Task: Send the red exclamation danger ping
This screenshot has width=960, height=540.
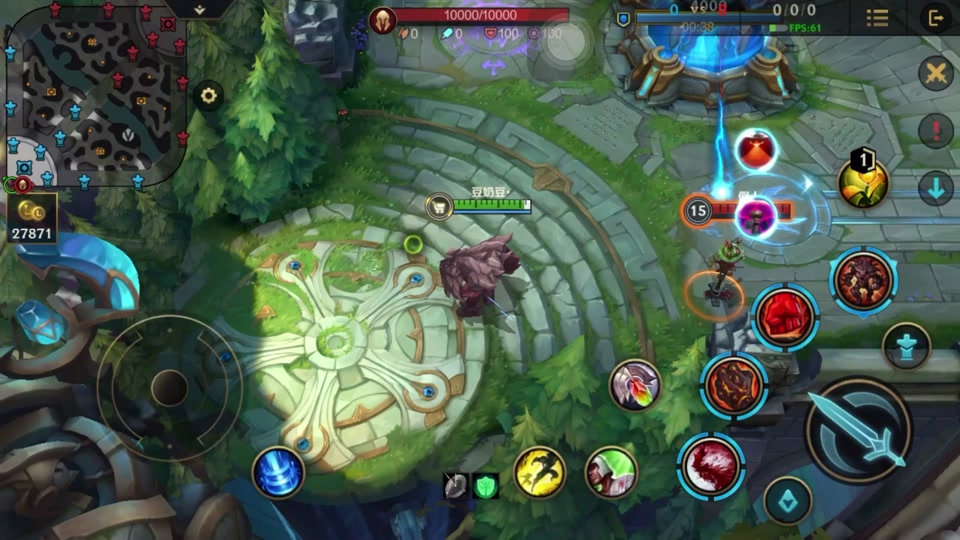Action: tap(936, 130)
